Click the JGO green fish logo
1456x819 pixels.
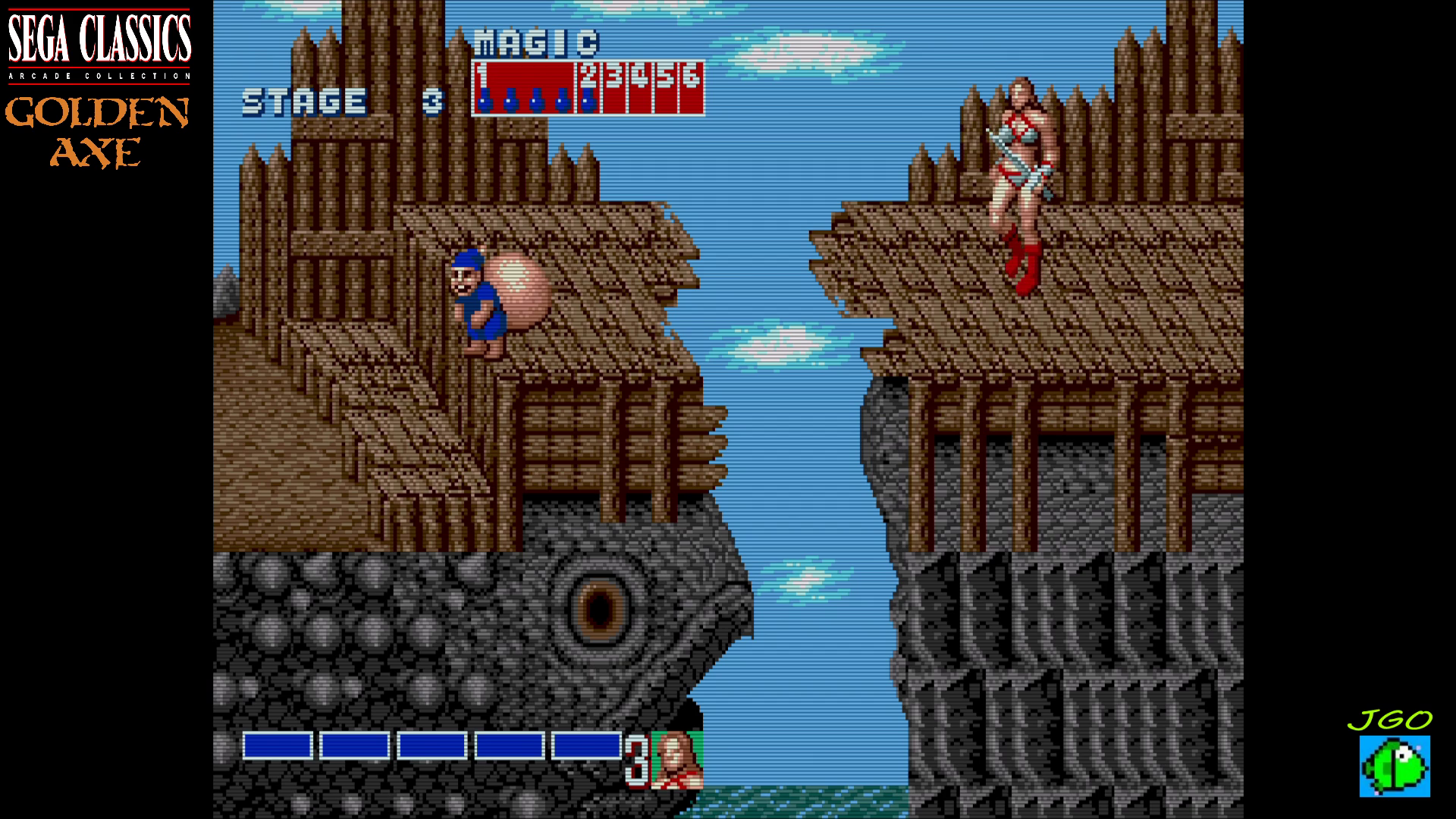[1395, 765]
